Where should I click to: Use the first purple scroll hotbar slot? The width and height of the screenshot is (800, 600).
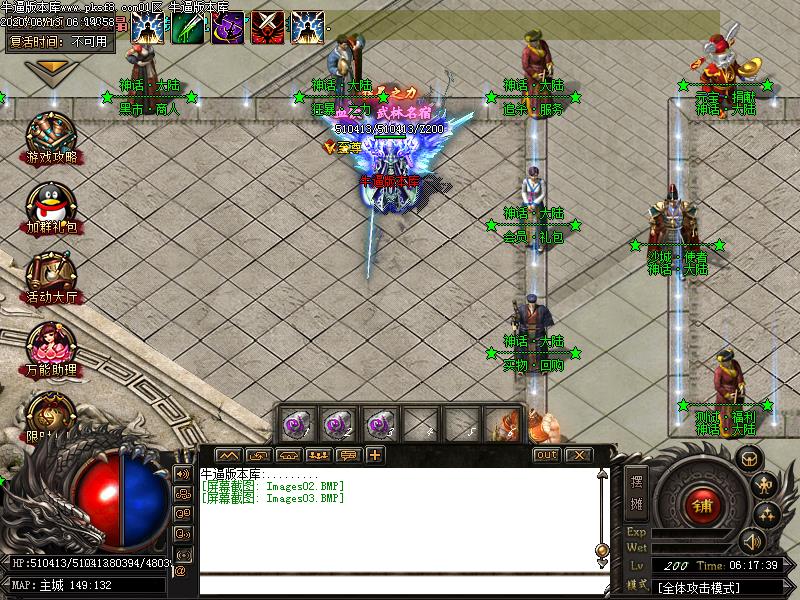tap(297, 422)
